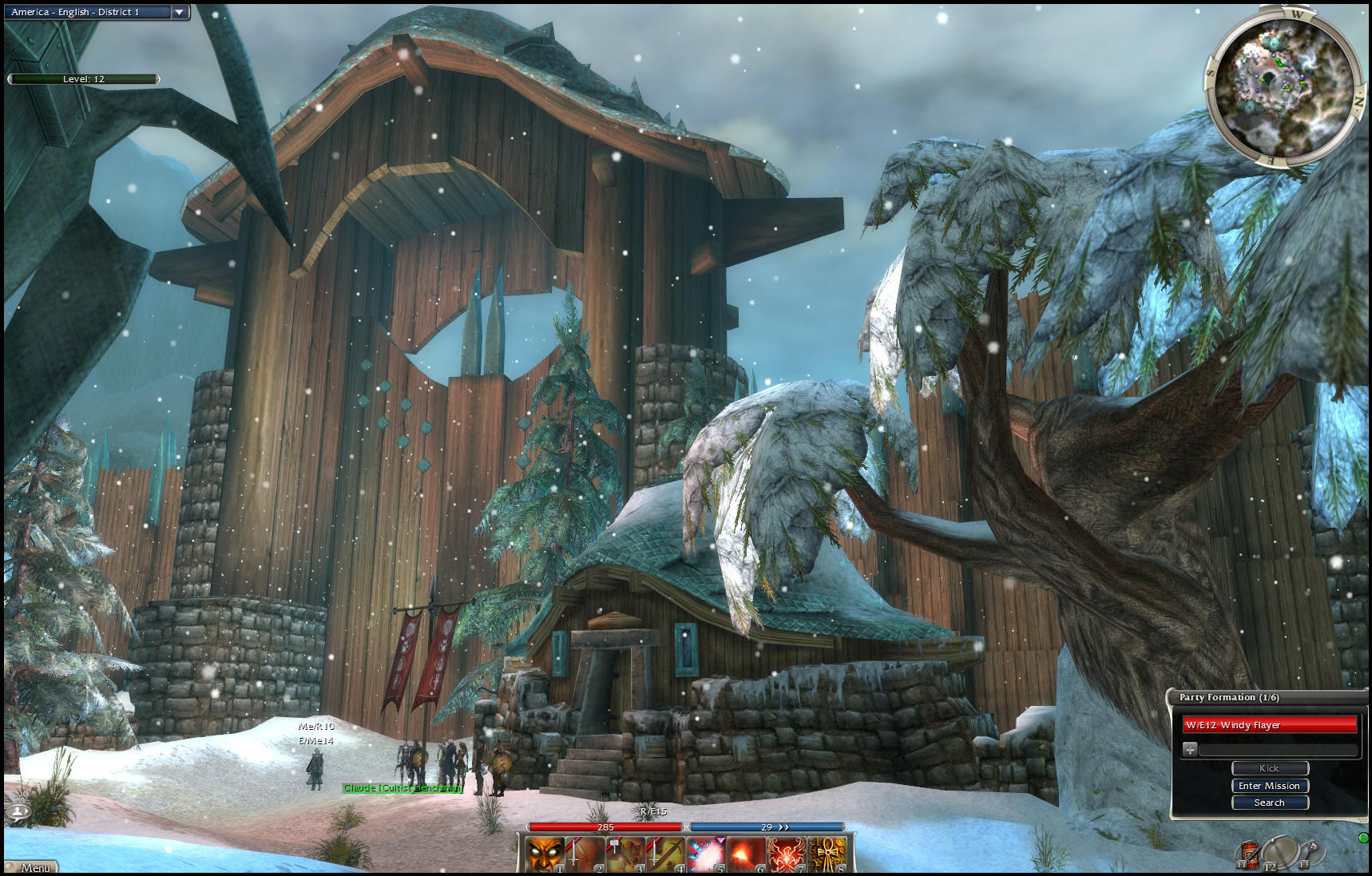Screen dimensions: 1372x876
Task: Click the Kick button in Party Formation
Action: (1269, 768)
